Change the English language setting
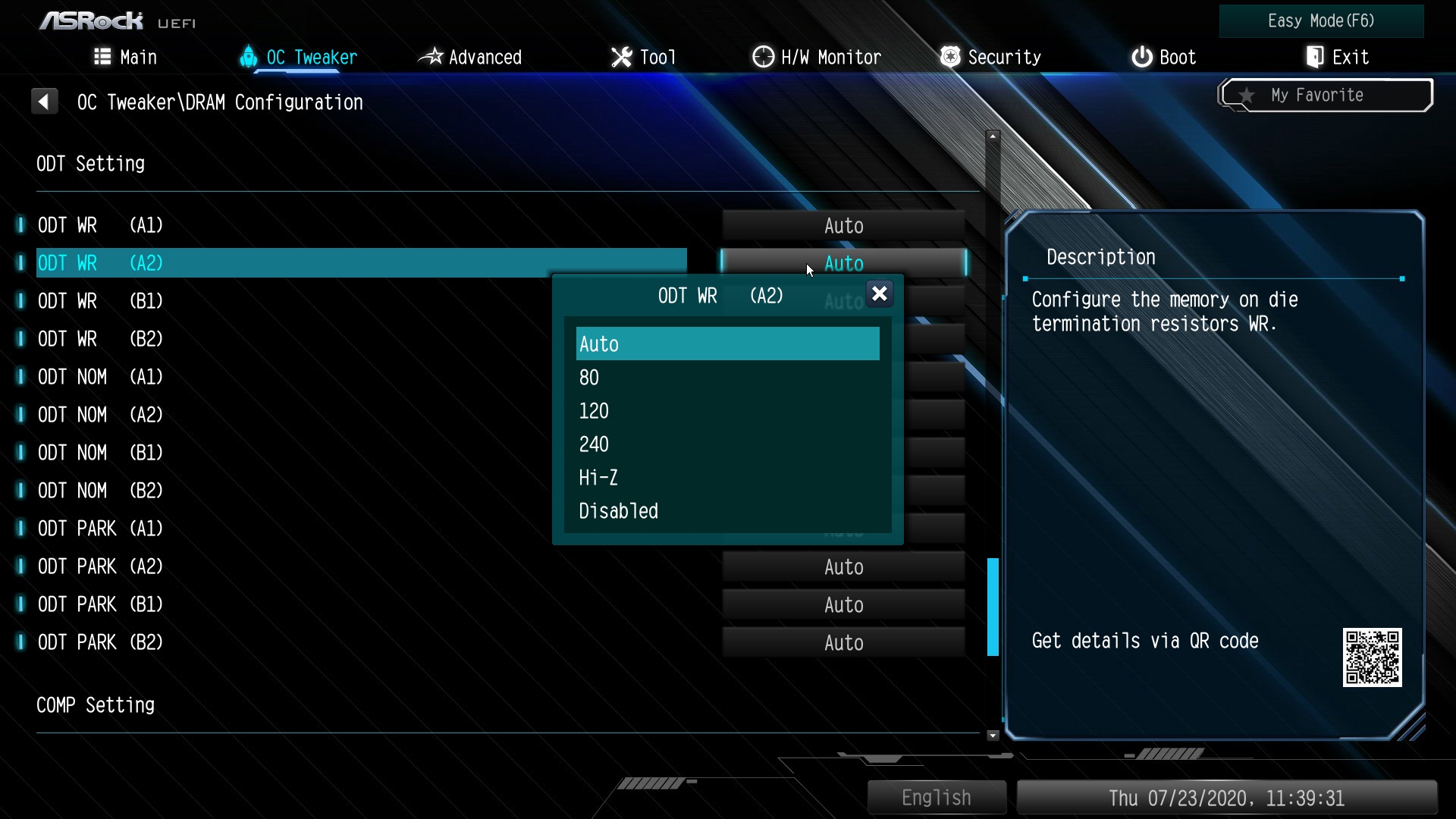1456x819 pixels. pos(937,798)
